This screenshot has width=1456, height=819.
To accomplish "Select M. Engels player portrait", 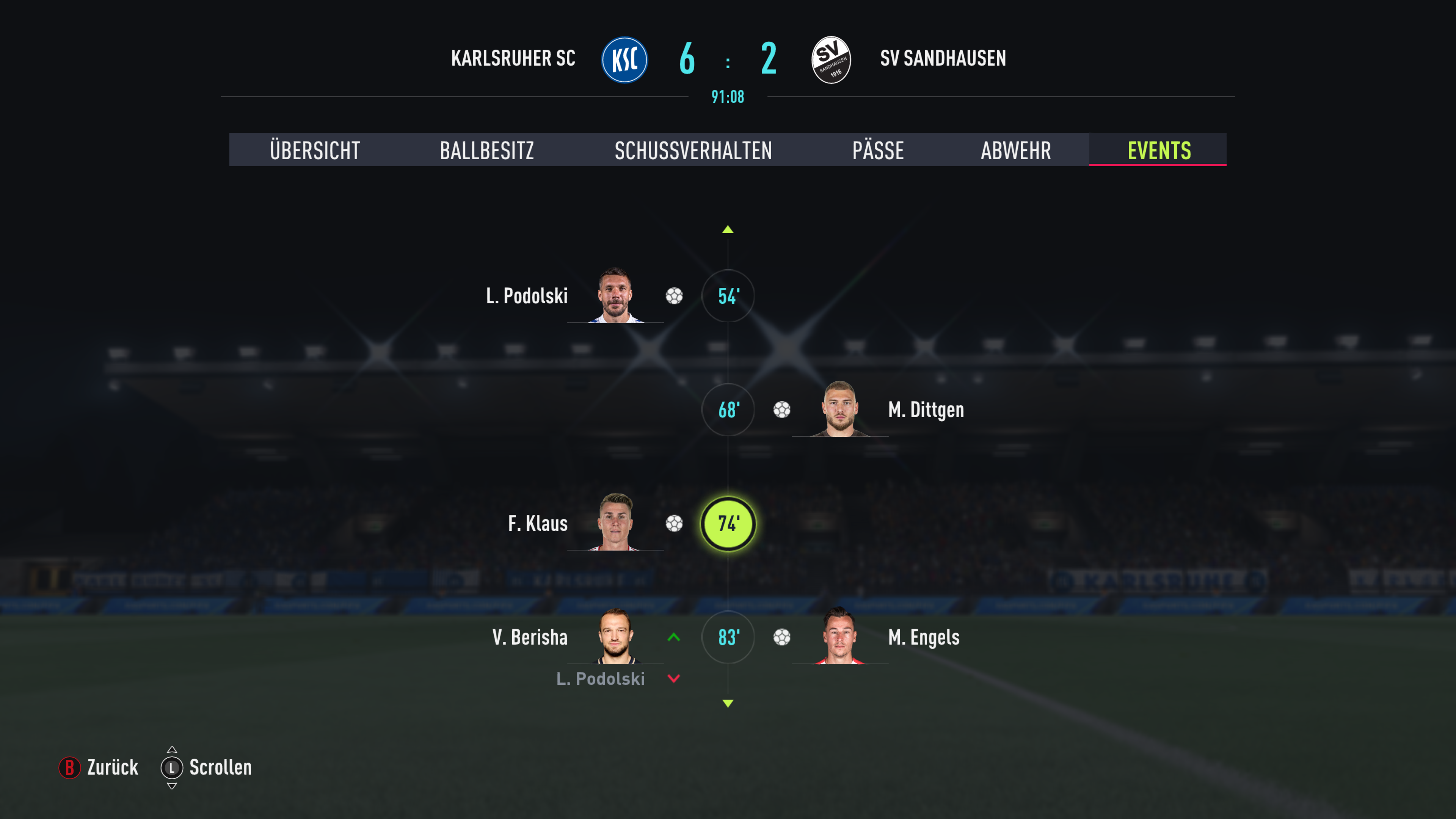I will click(840, 636).
